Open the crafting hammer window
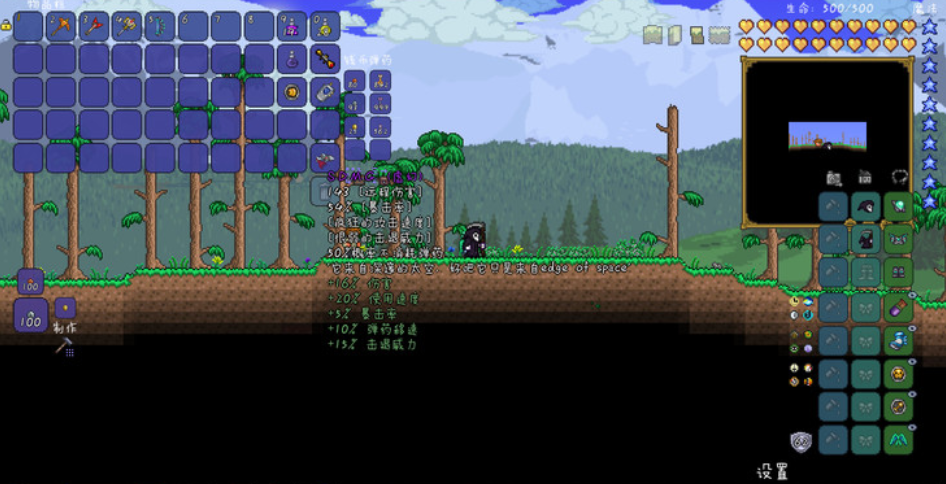This screenshot has height=484, width=946. pos(64,347)
